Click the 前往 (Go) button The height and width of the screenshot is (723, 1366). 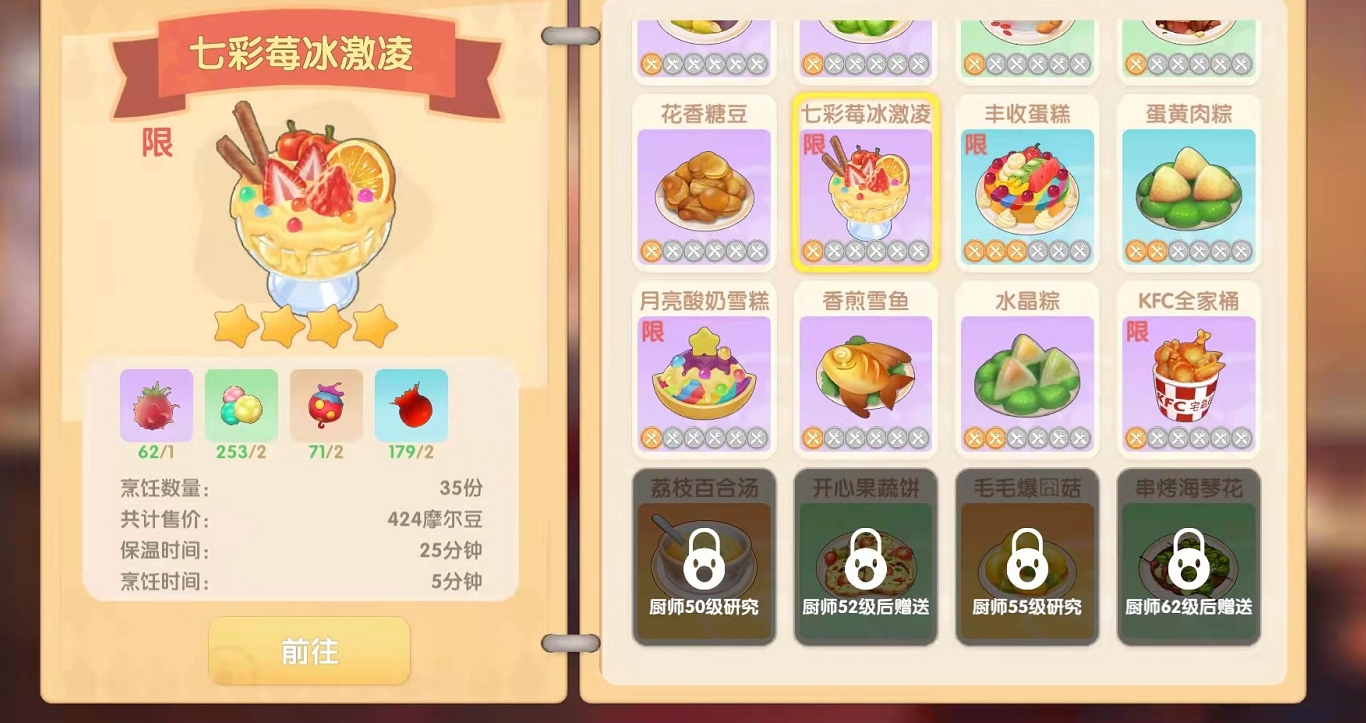click(x=309, y=651)
